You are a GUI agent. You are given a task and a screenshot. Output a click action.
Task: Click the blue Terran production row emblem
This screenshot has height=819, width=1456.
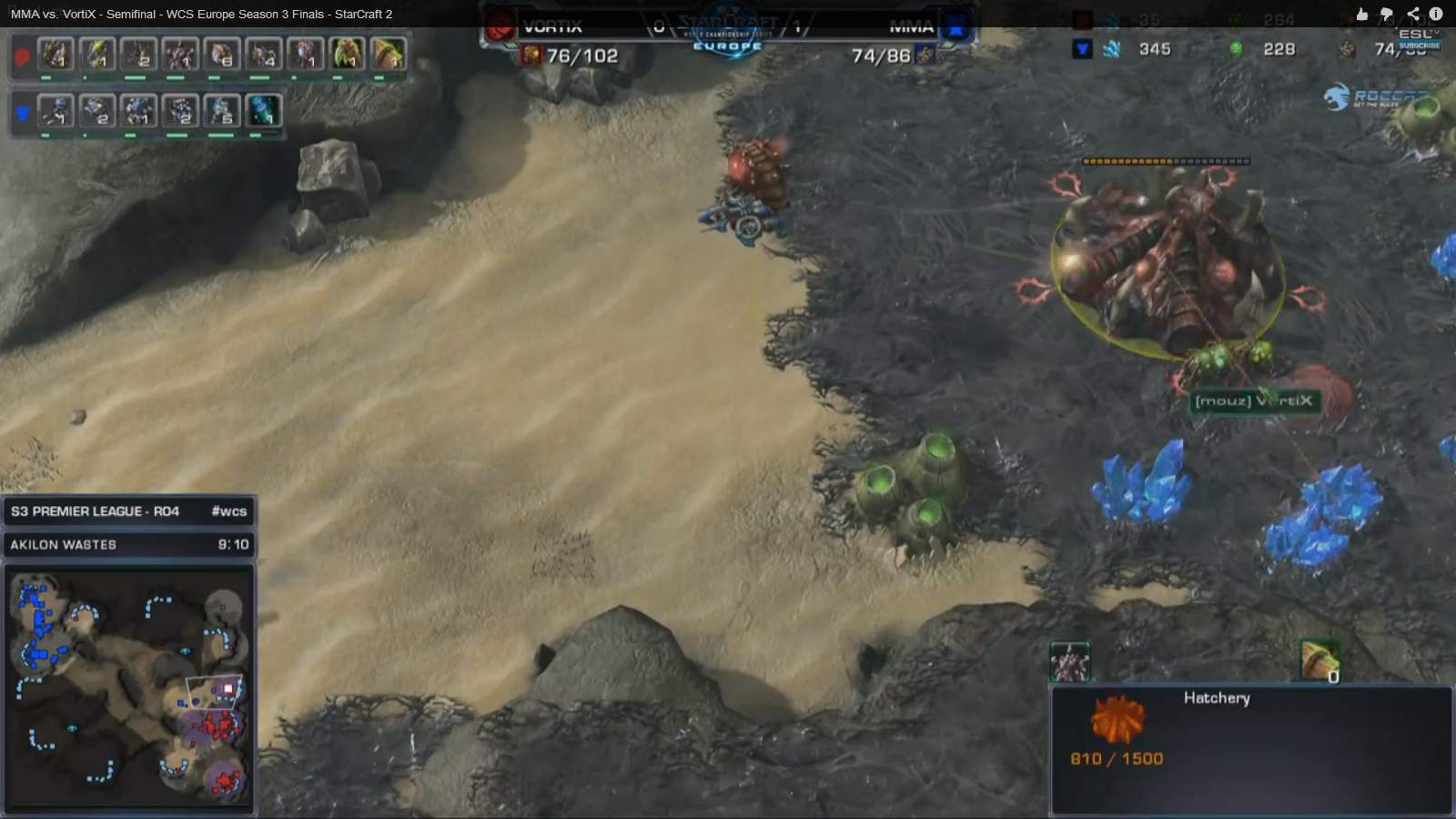(x=22, y=113)
